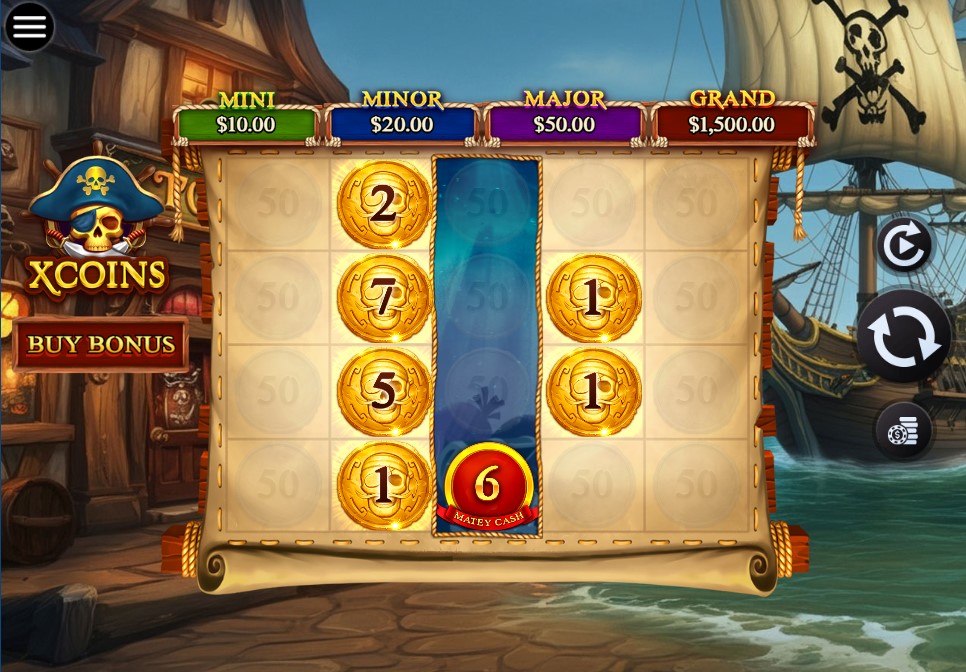Spin the reels with the circular arrows button
Screen dimensions: 966x672
tap(905, 337)
